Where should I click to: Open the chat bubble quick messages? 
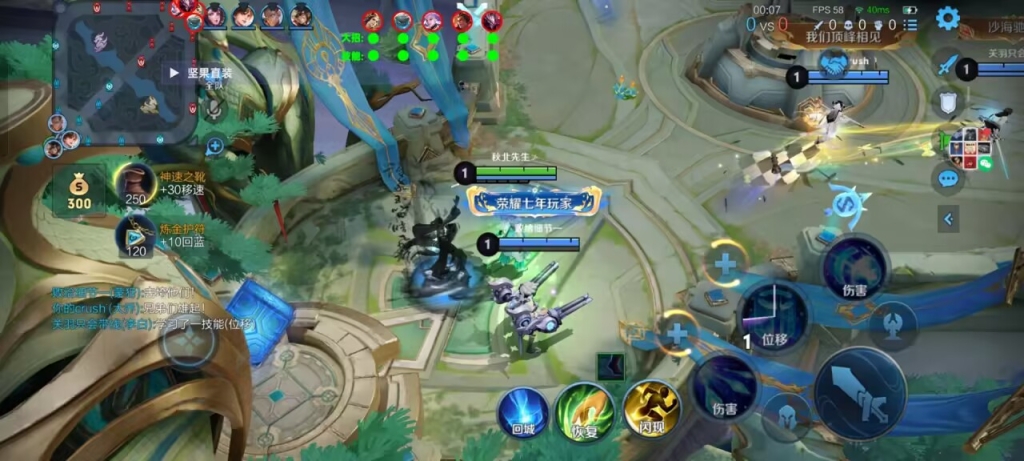click(x=947, y=179)
